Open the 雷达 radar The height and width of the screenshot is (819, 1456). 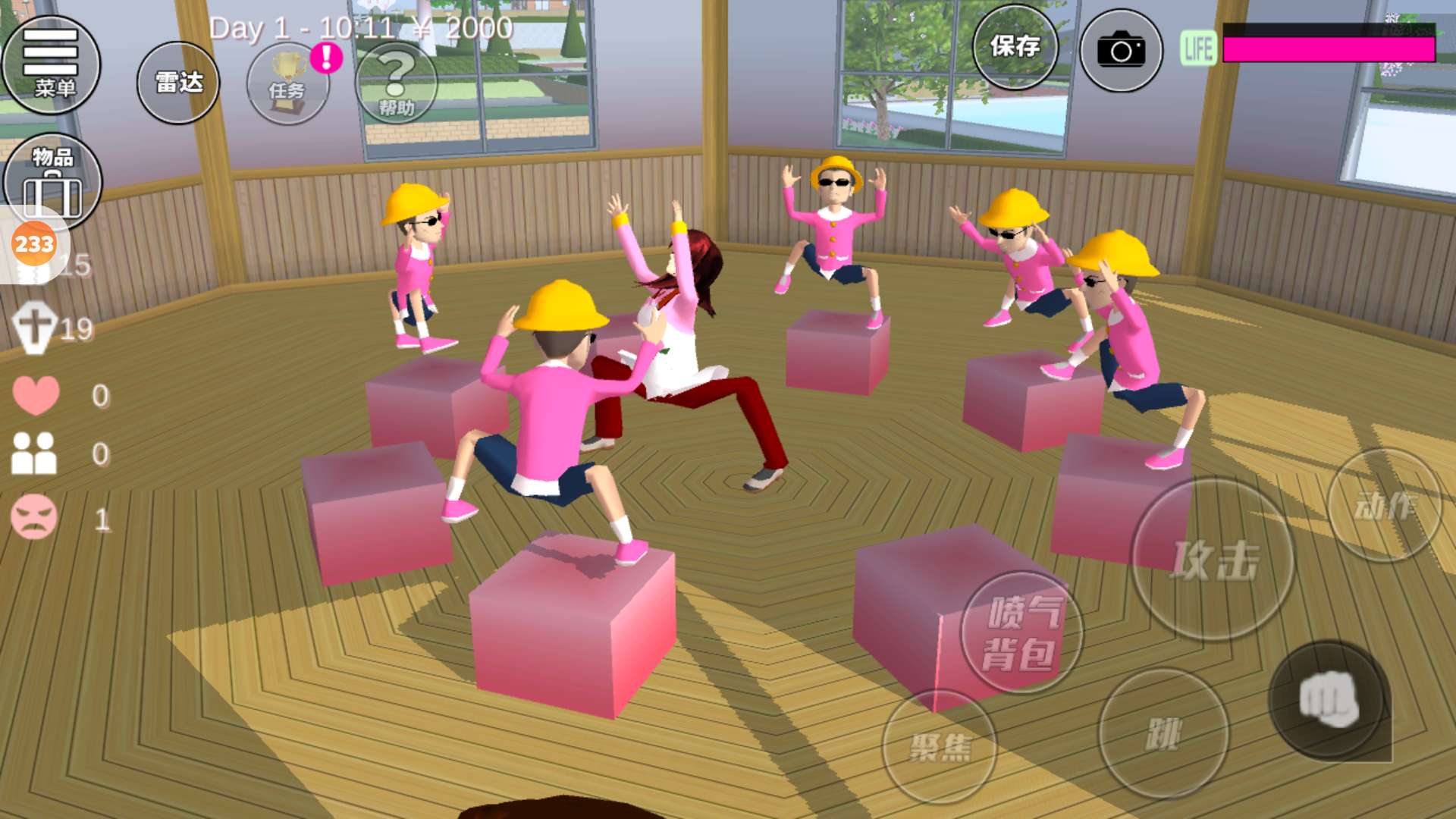pos(178,83)
